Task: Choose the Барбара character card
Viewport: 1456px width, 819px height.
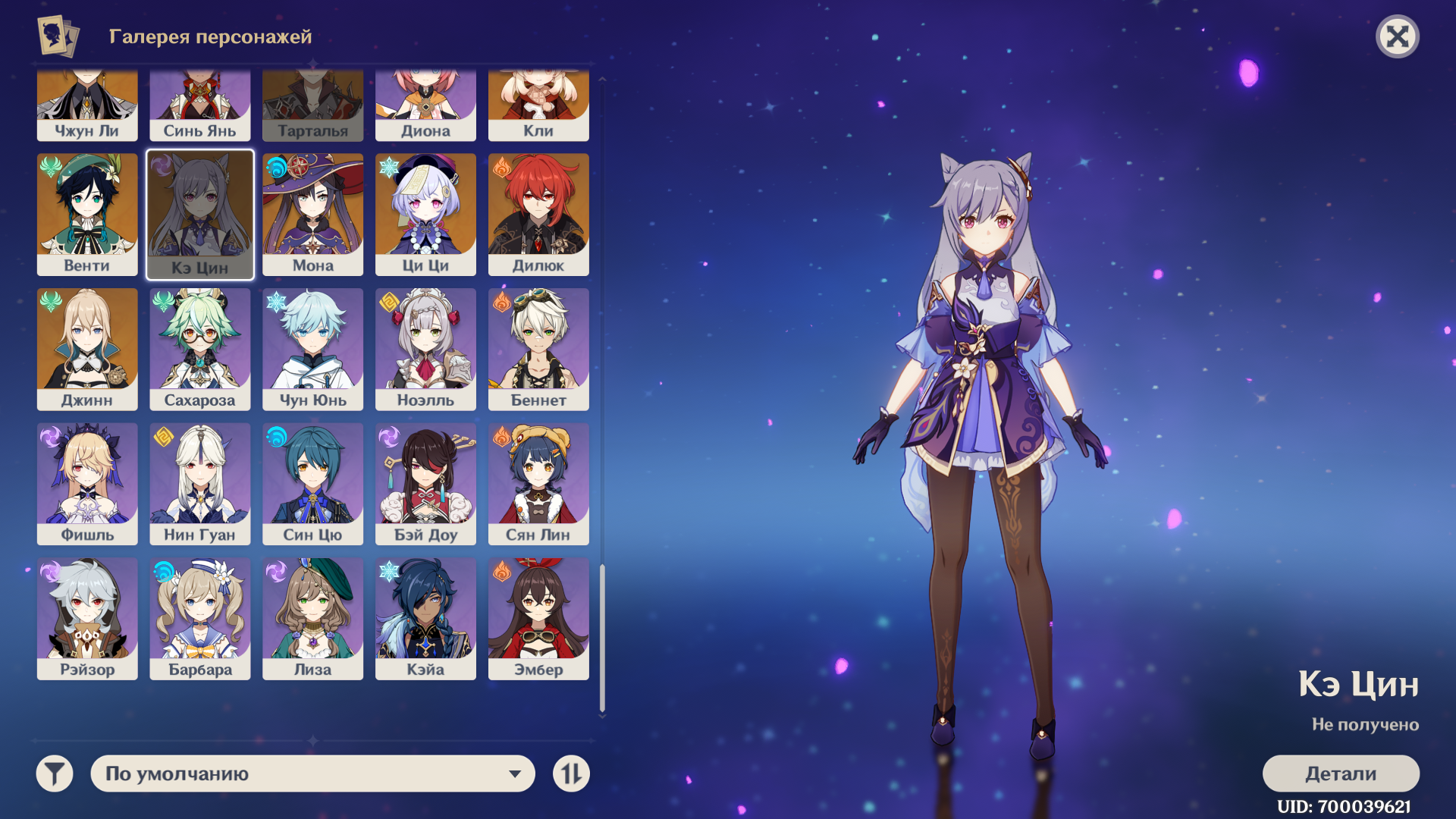Action: click(200, 619)
